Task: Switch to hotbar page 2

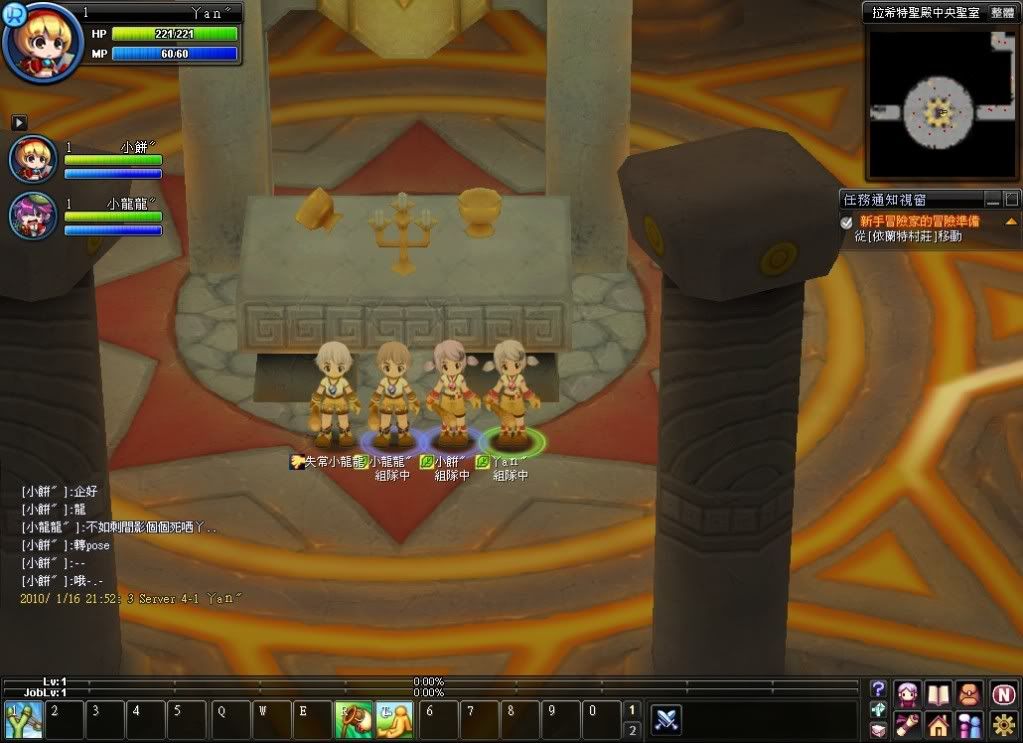Action: click(x=631, y=730)
